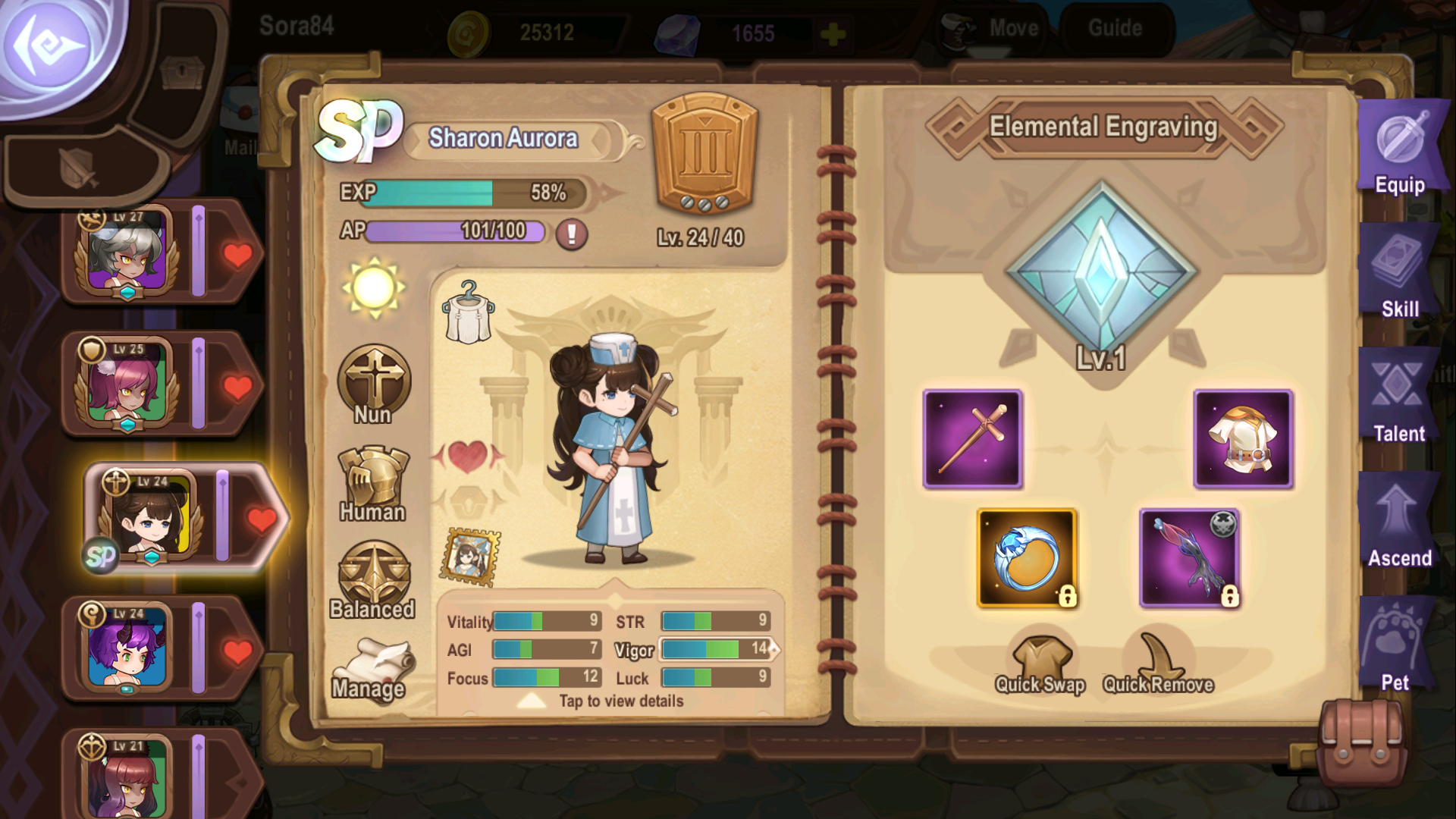
Task: Select the armor equipment slot
Action: [1244, 438]
